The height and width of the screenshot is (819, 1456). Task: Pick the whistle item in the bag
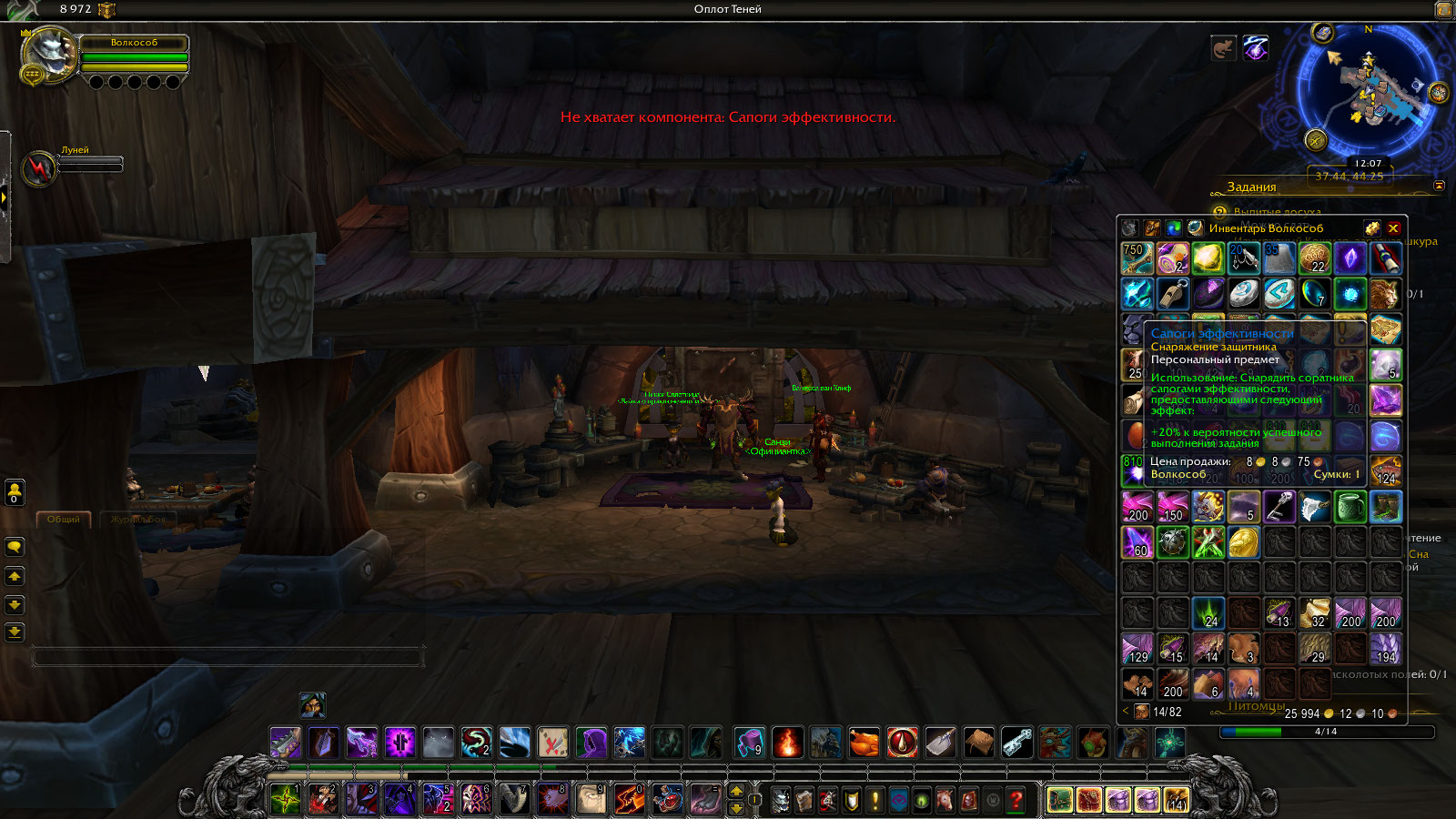[x=1173, y=294]
